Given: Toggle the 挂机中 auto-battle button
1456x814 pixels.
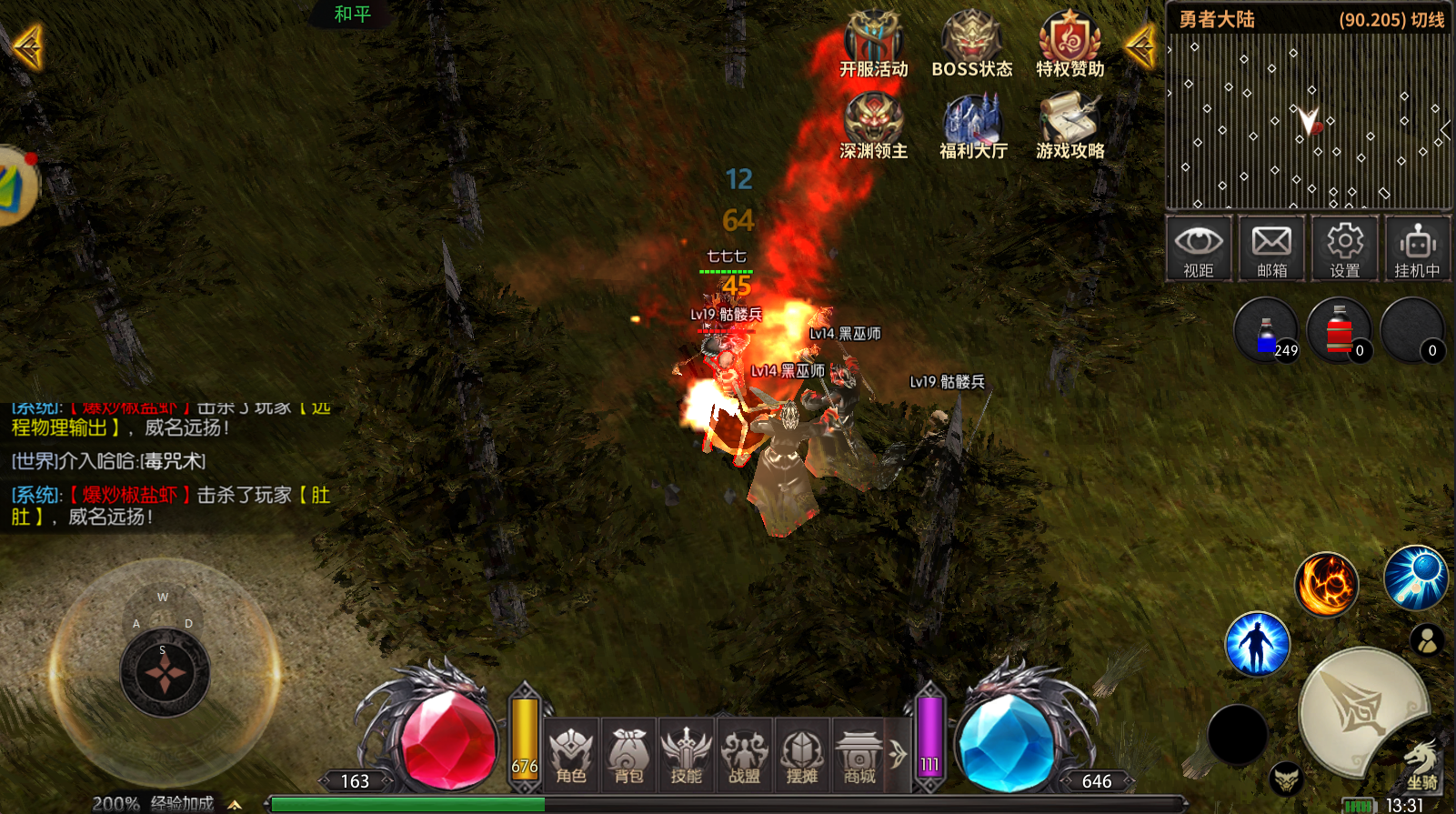Looking at the screenshot, I should (x=1417, y=248).
